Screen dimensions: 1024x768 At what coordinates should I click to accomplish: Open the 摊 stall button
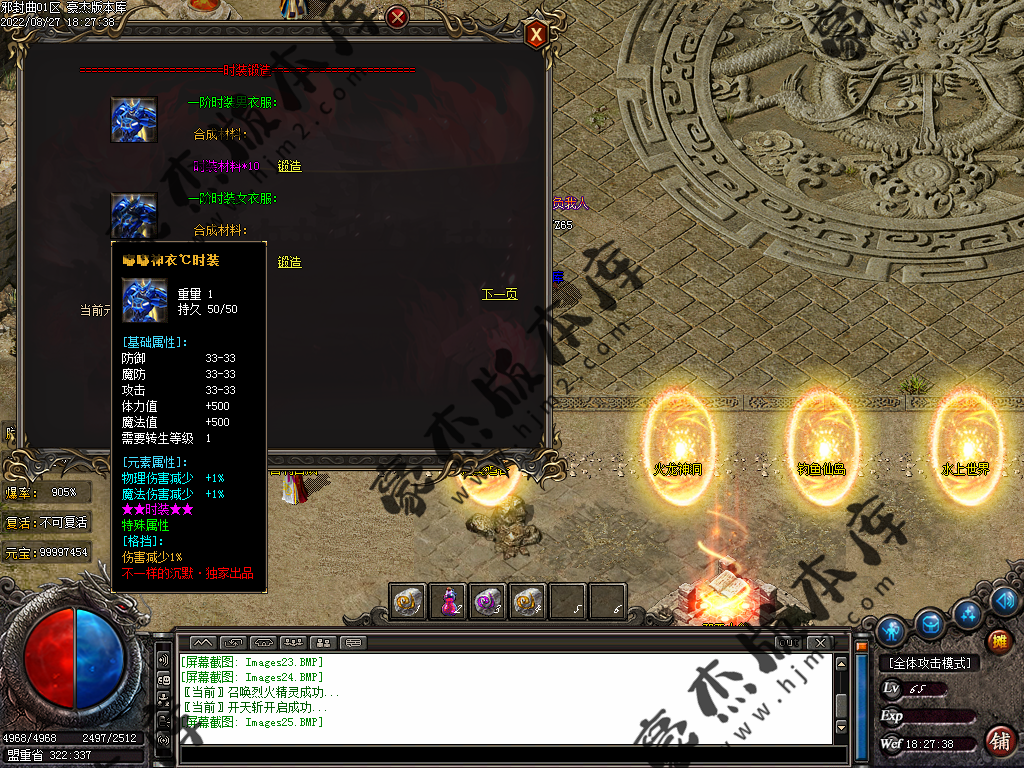pos(998,640)
